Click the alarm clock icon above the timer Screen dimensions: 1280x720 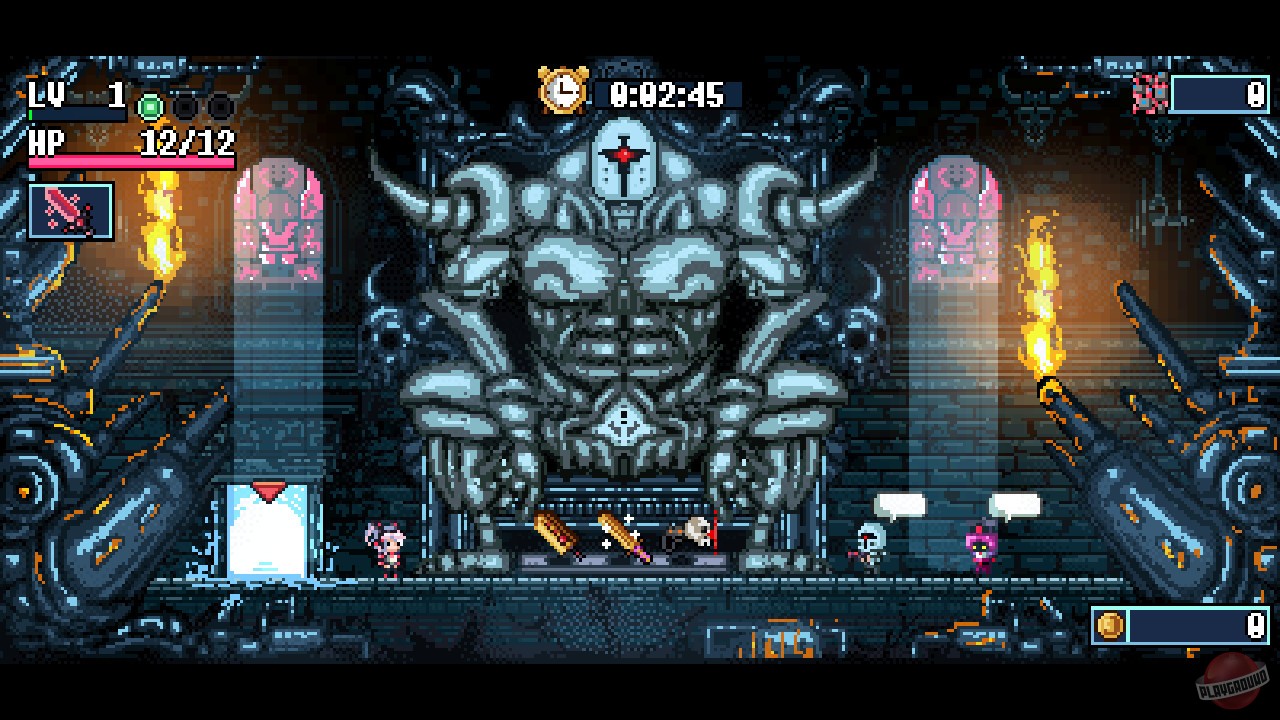click(562, 88)
